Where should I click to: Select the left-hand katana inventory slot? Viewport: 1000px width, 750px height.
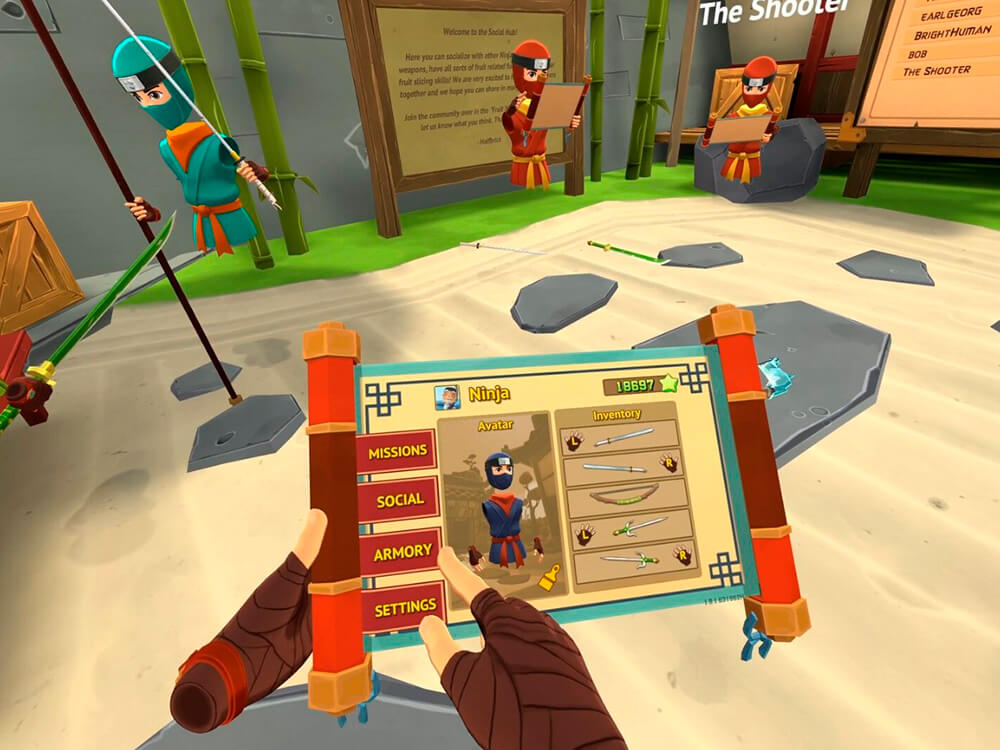(621, 437)
